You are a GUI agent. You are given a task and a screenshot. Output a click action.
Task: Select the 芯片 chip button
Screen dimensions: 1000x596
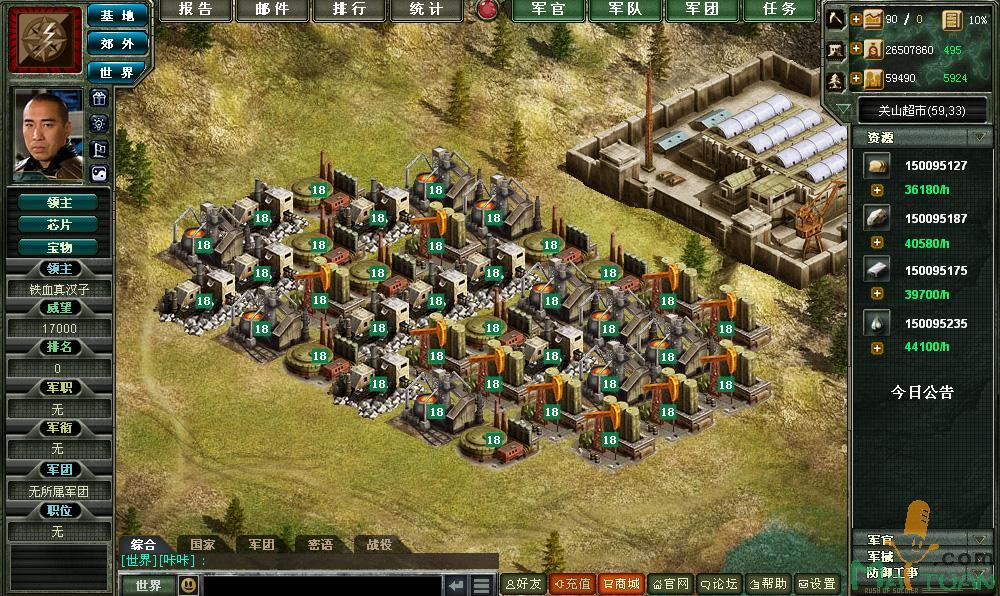[x=58, y=224]
